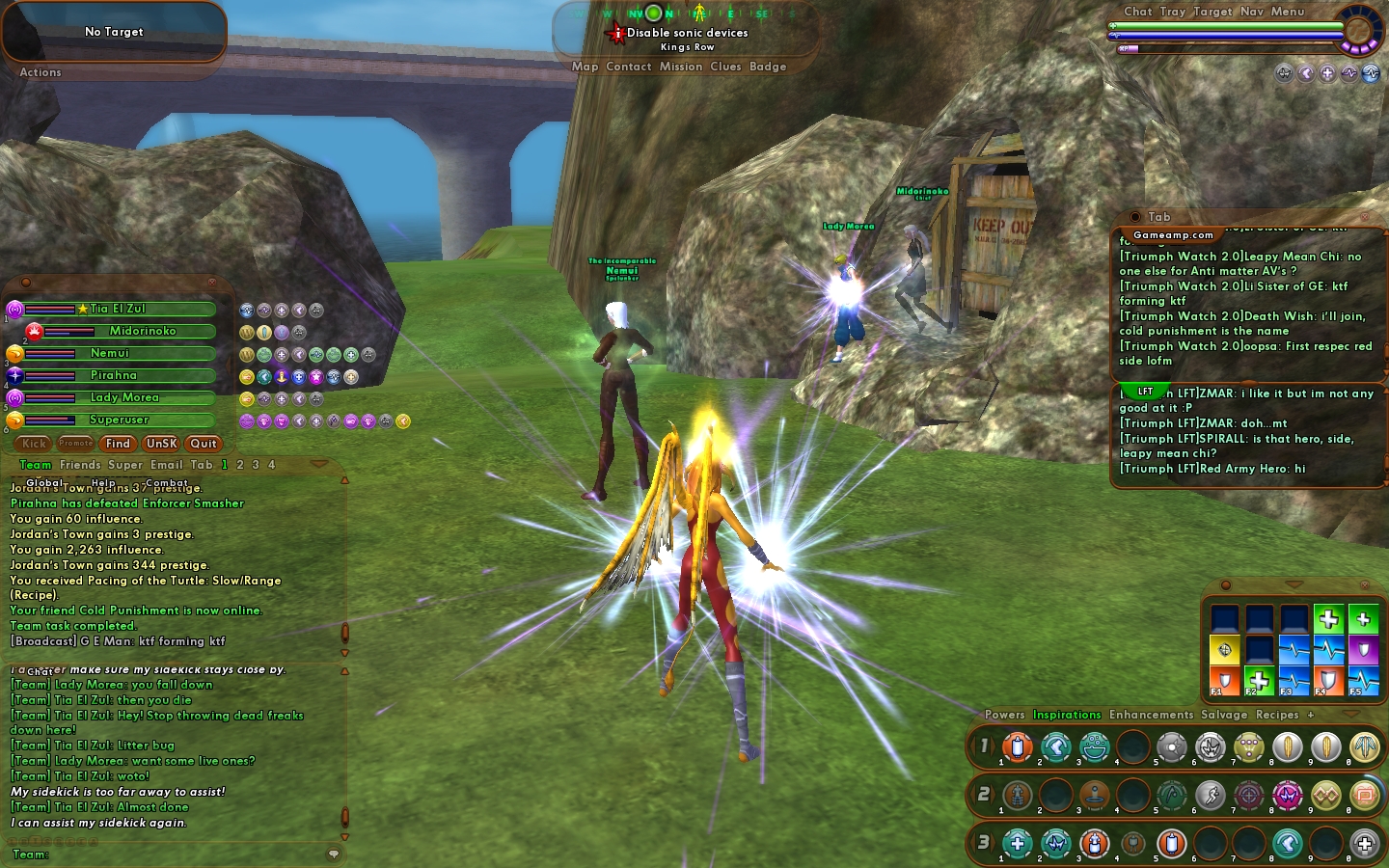
Task: Select team member Midorinoko
Action: pos(142,331)
